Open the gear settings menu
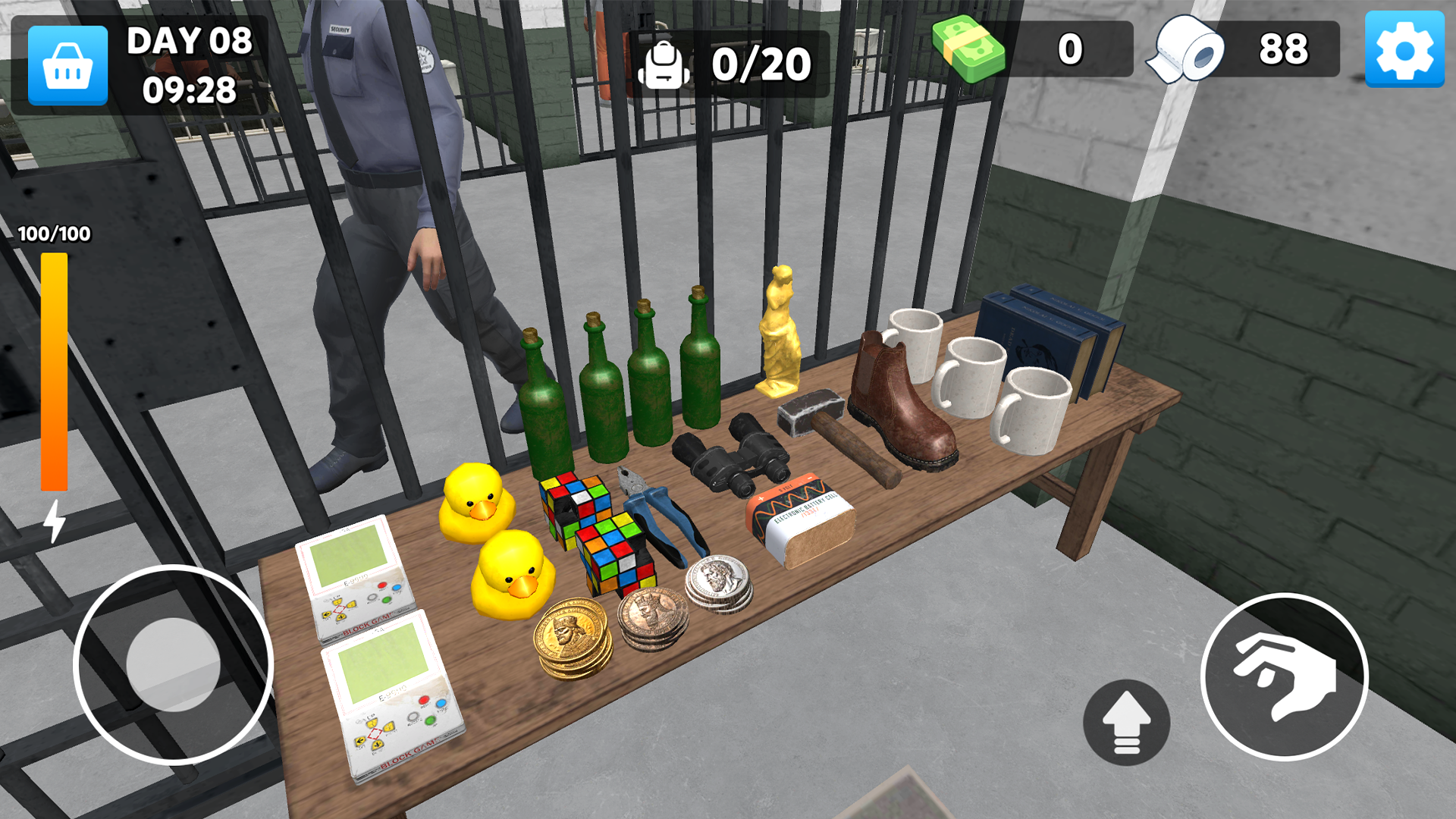This screenshot has width=1456, height=819. [x=1404, y=50]
